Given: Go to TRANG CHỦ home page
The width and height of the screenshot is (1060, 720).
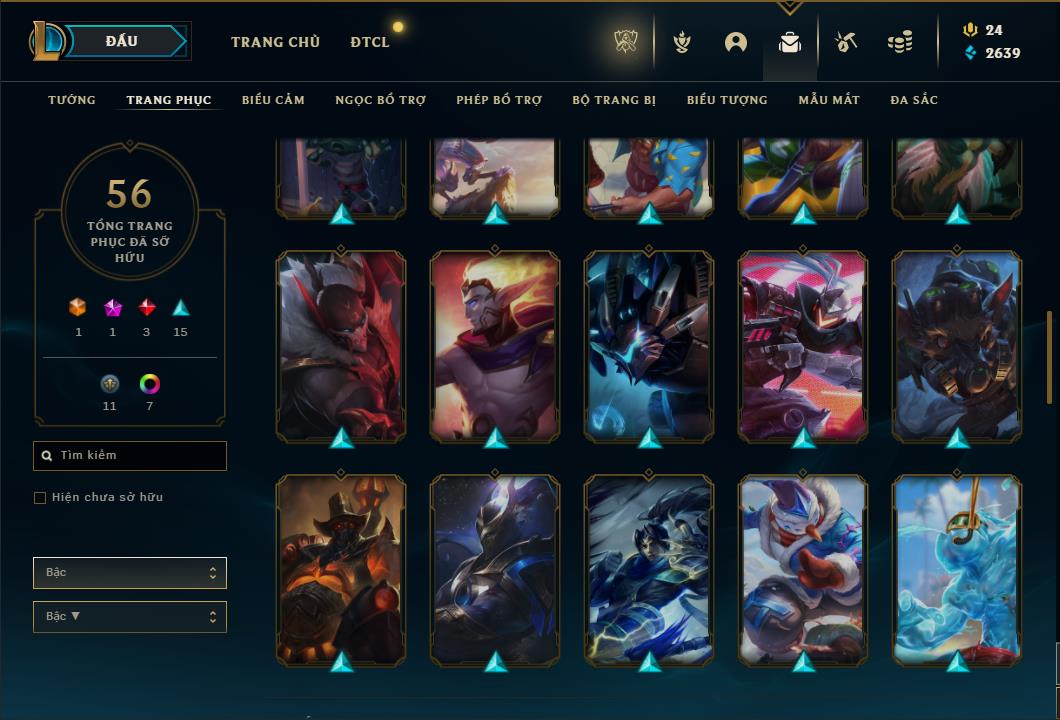Looking at the screenshot, I should 275,42.
